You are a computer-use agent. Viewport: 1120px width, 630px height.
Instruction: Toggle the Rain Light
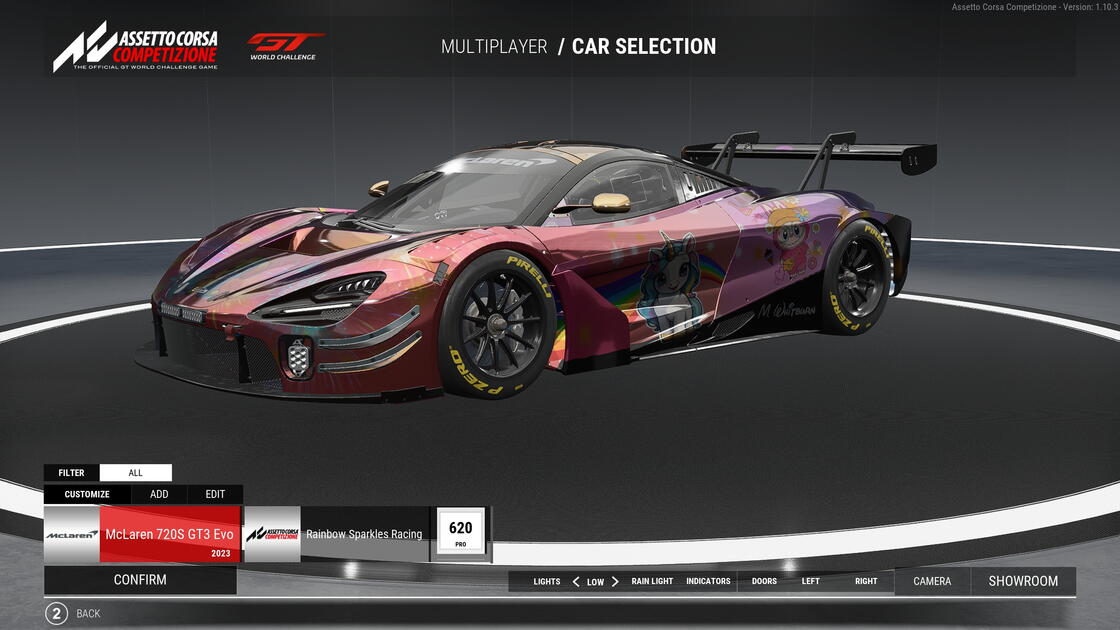pos(652,582)
